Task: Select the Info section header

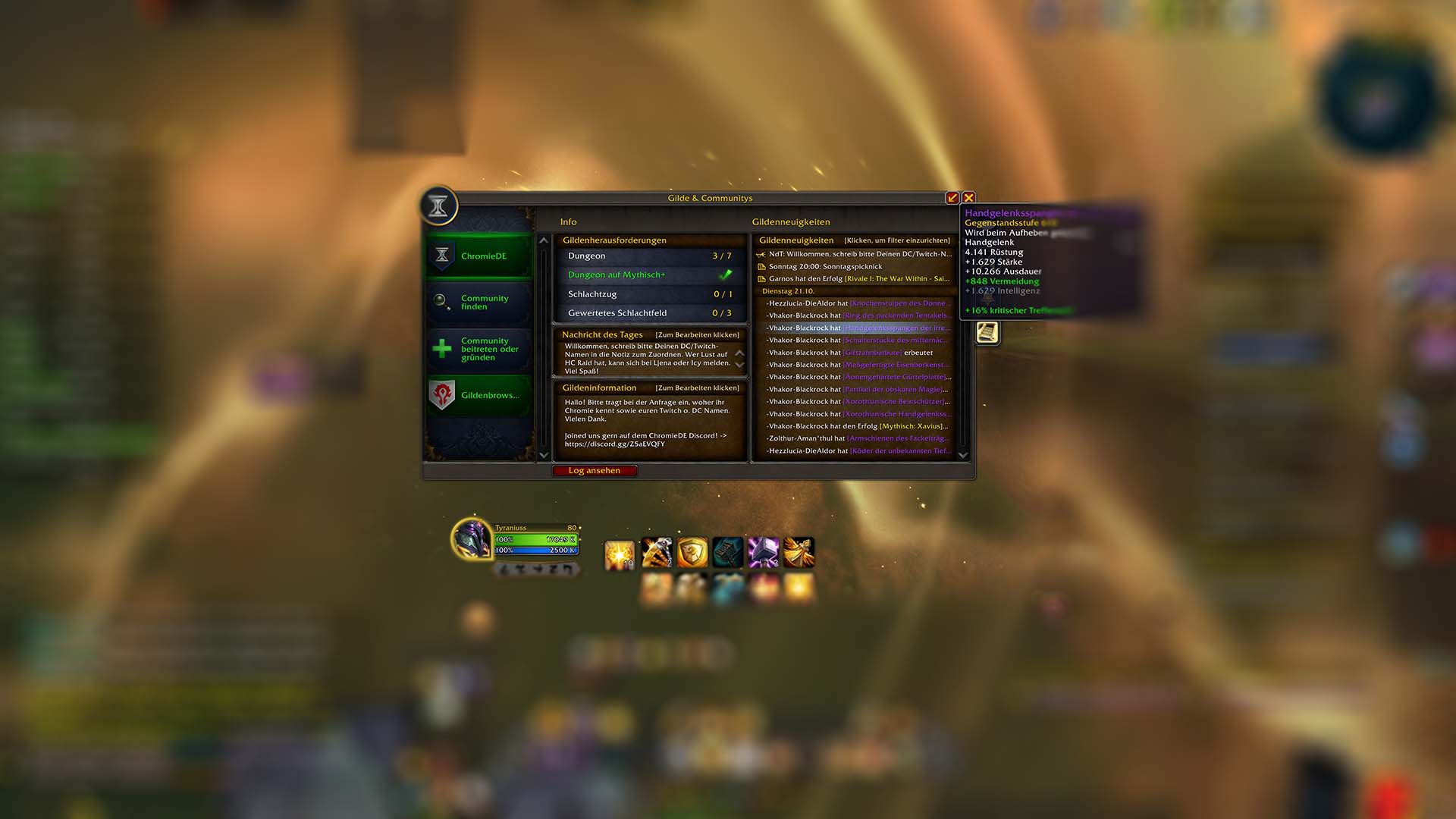Action: click(x=568, y=221)
